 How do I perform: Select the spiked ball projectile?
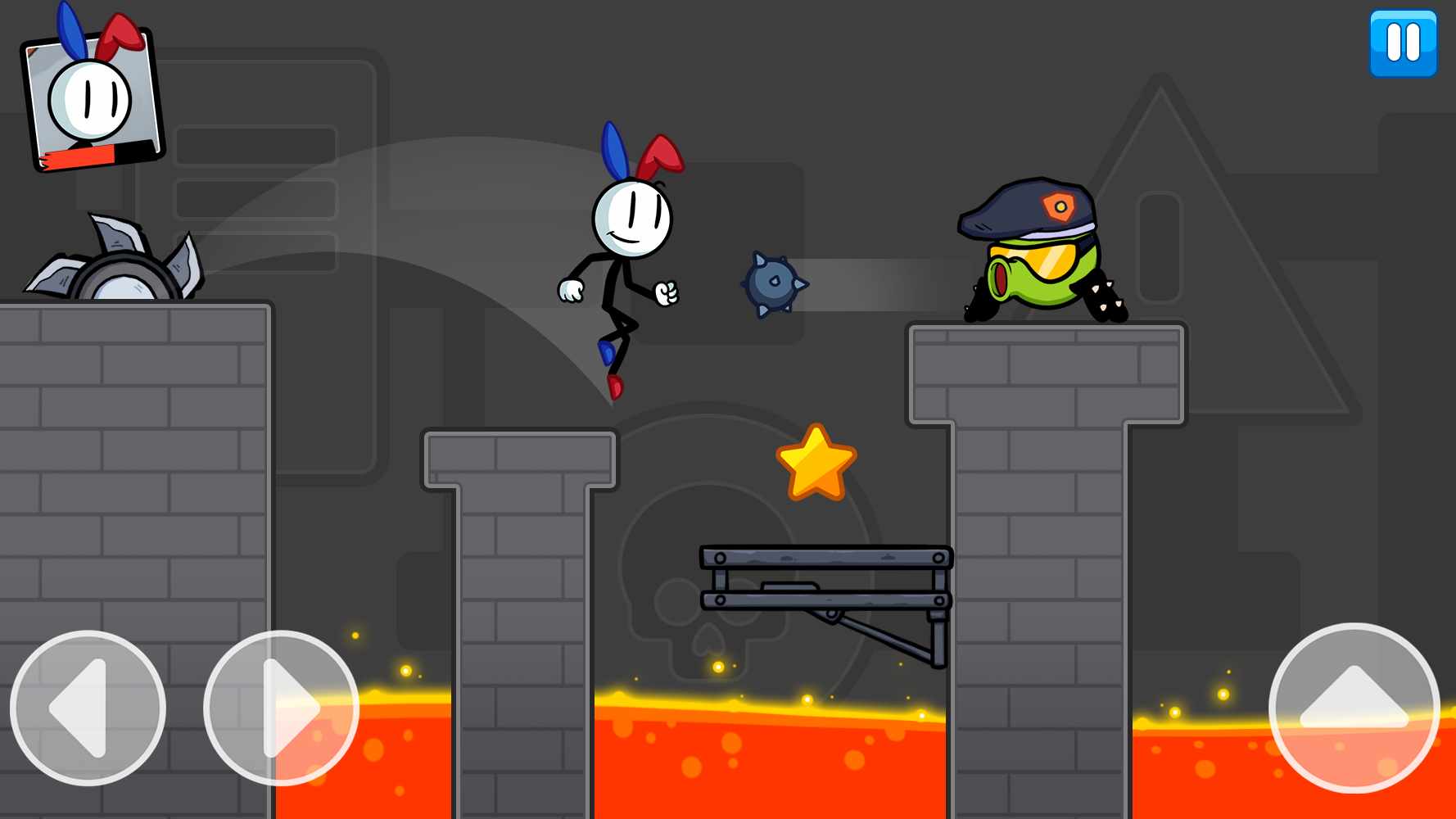771,284
